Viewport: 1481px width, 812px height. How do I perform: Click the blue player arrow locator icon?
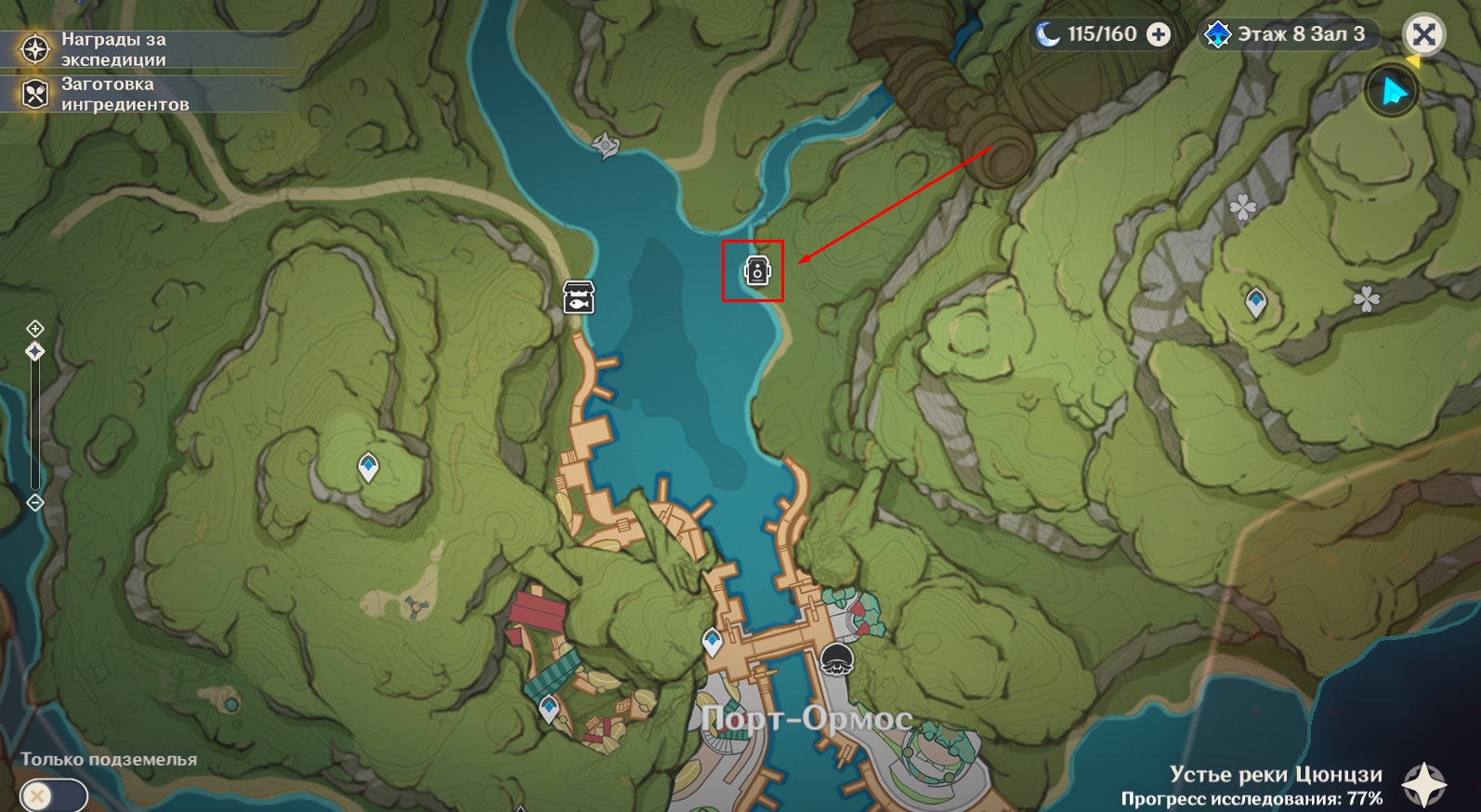tap(1391, 92)
